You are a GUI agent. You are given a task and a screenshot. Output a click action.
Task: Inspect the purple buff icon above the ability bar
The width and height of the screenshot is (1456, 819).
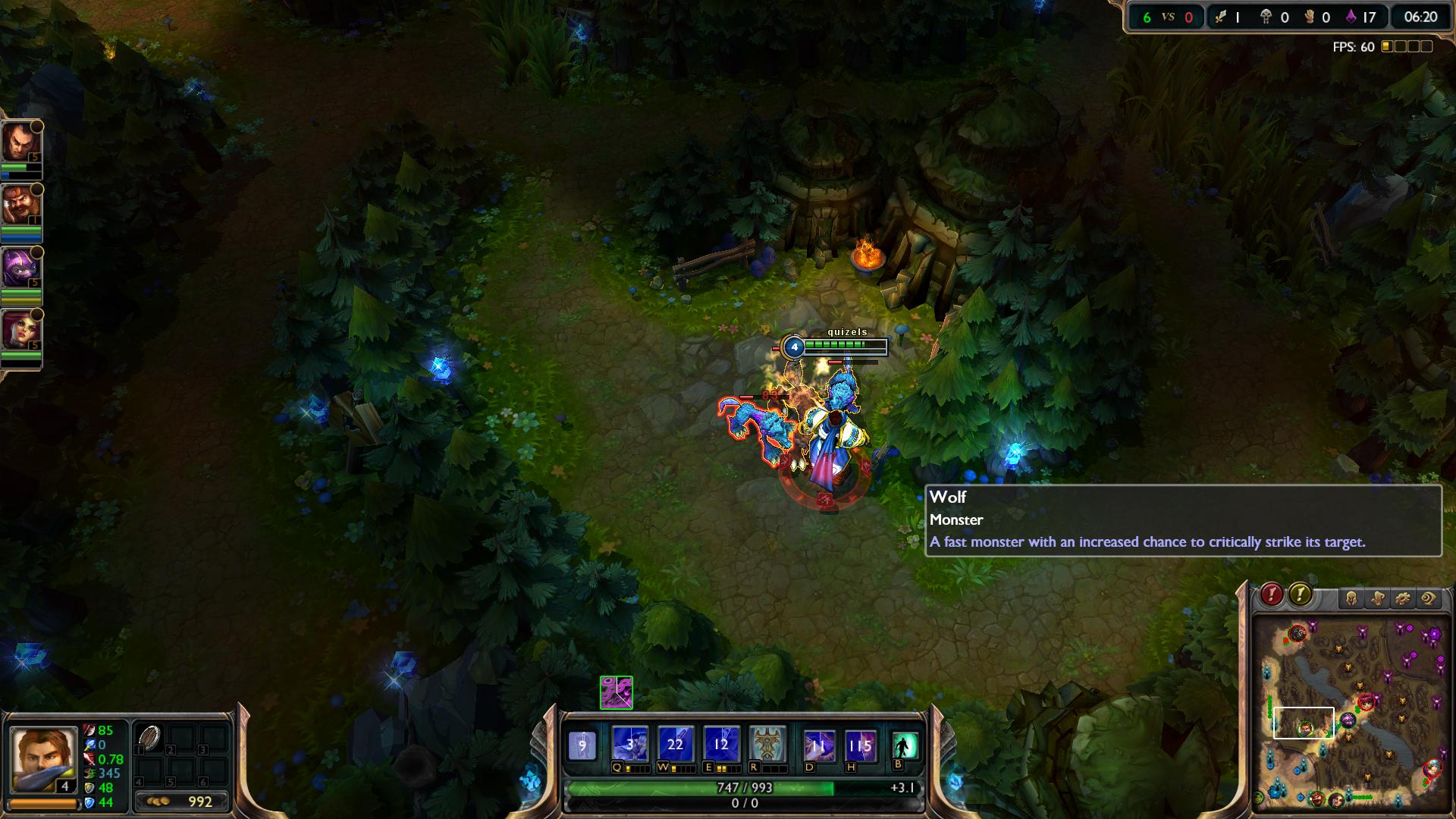point(616,692)
